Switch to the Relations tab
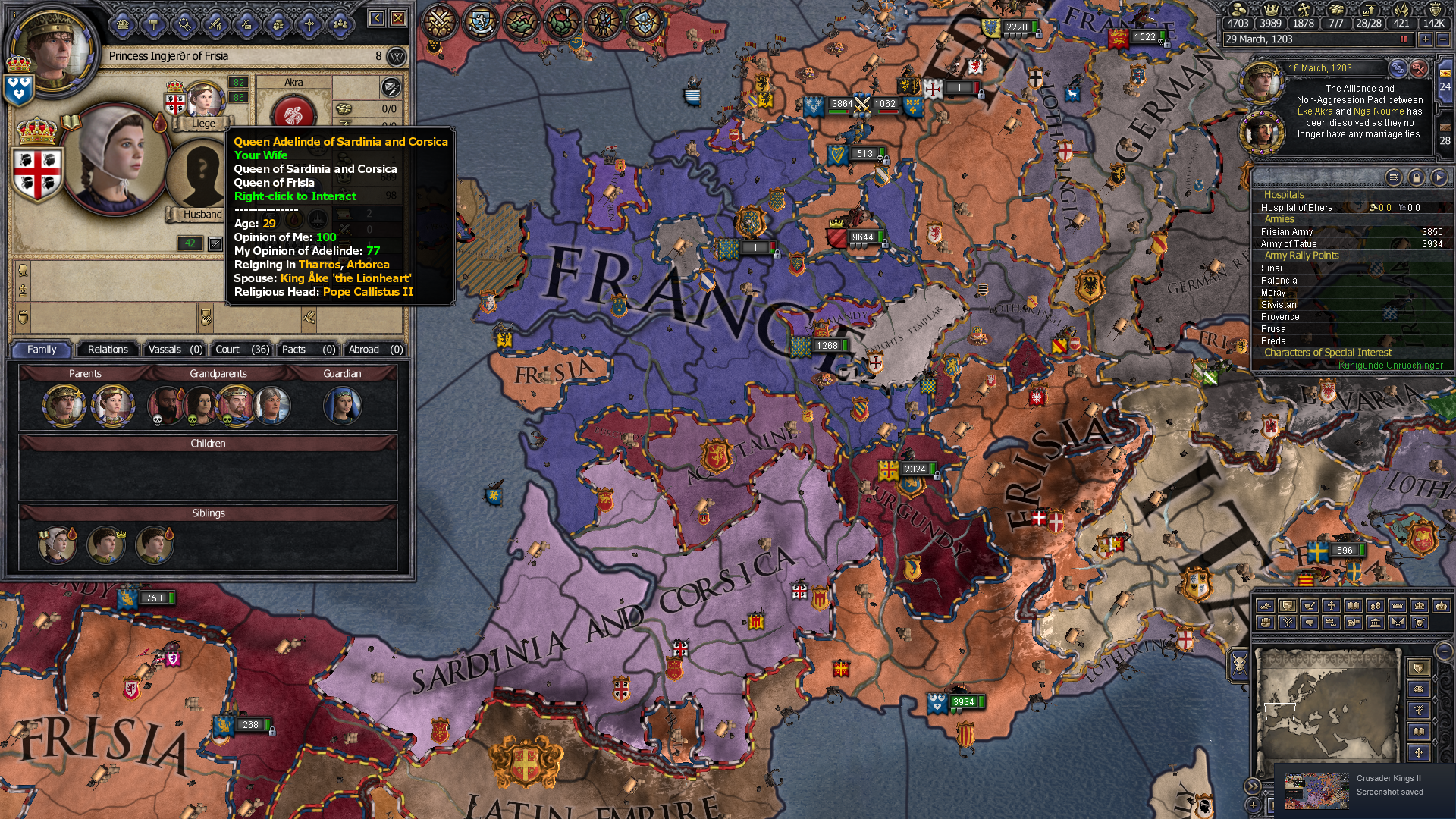This screenshot has width=1456, height=819. tap(107, 350)
